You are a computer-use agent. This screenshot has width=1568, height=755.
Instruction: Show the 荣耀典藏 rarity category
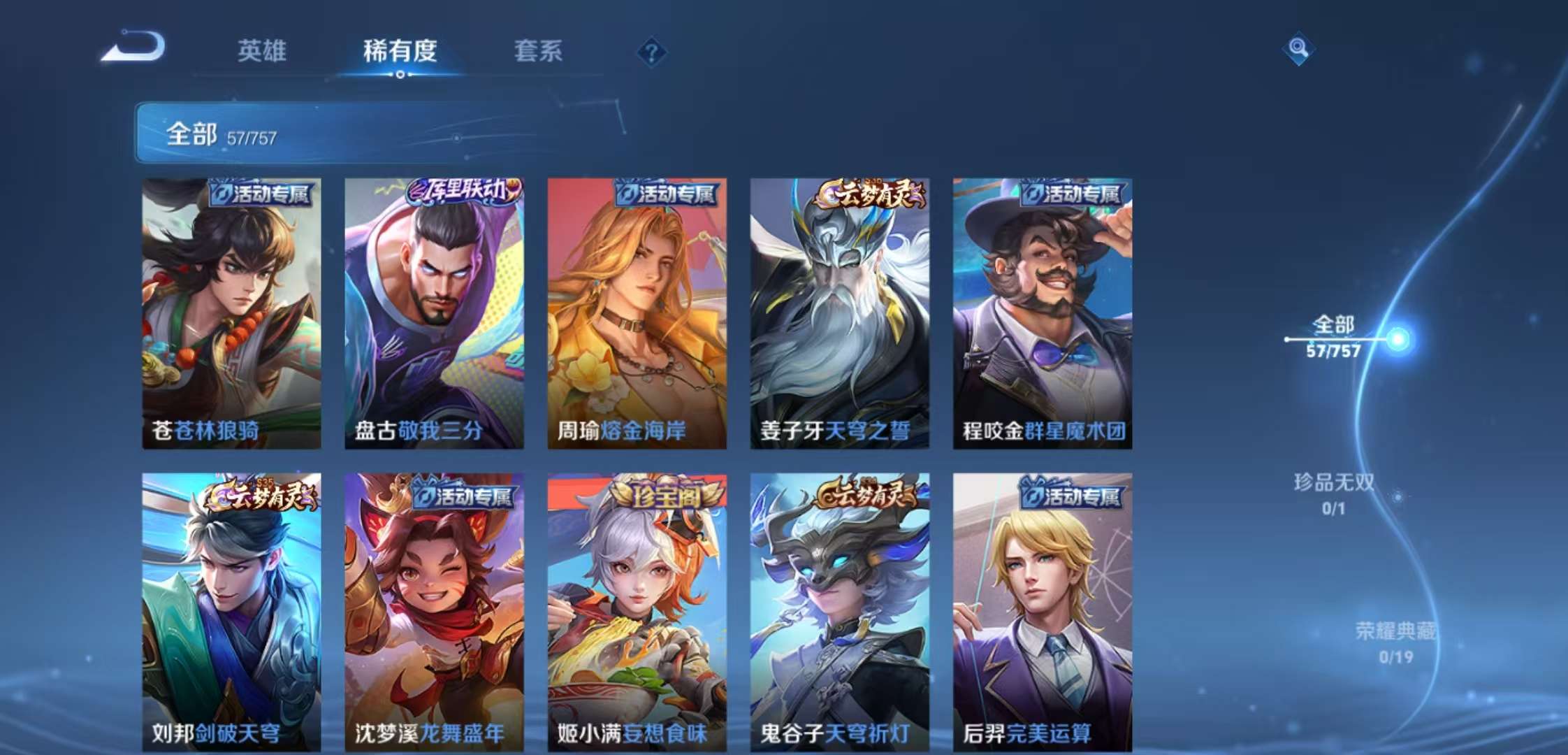(x=1395, y=642)
